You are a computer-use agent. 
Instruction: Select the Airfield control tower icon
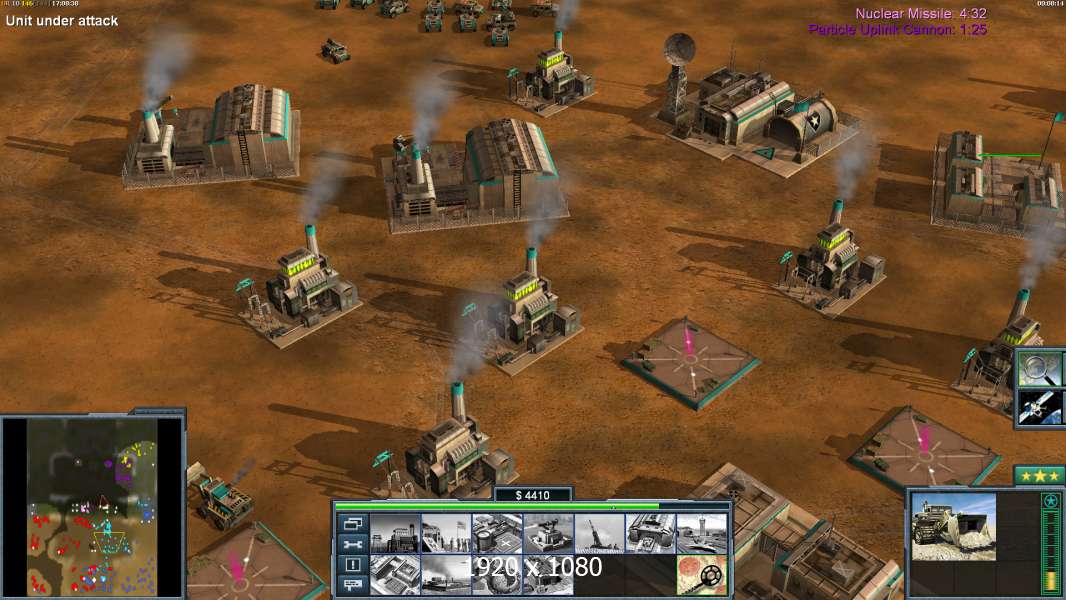[701, 533]
